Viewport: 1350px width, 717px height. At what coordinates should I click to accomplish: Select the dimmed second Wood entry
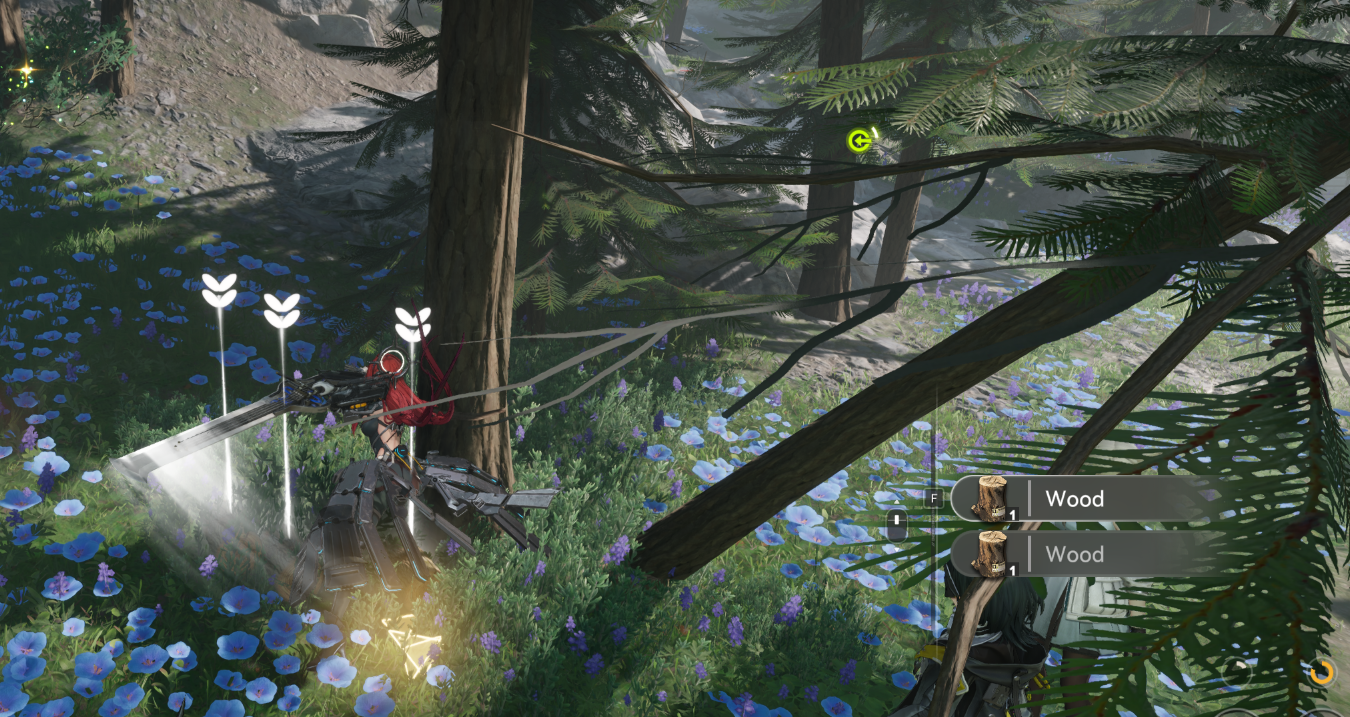click(1075, 554)
